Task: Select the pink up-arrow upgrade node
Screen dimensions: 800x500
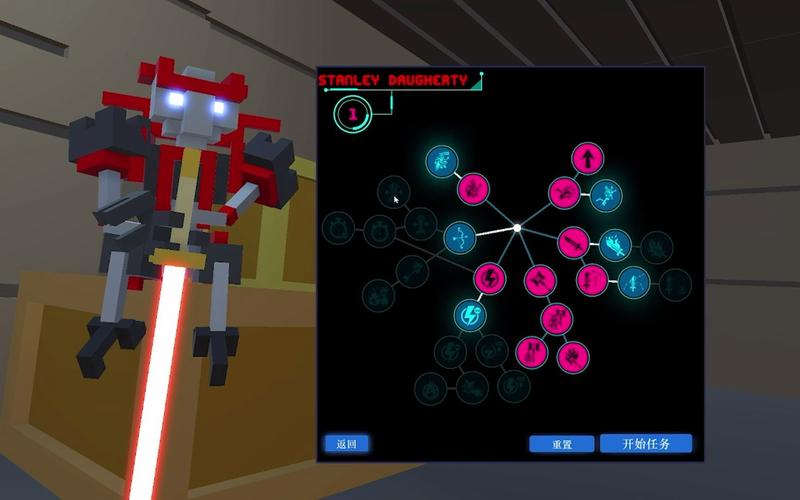Action: tap(588, 158)
